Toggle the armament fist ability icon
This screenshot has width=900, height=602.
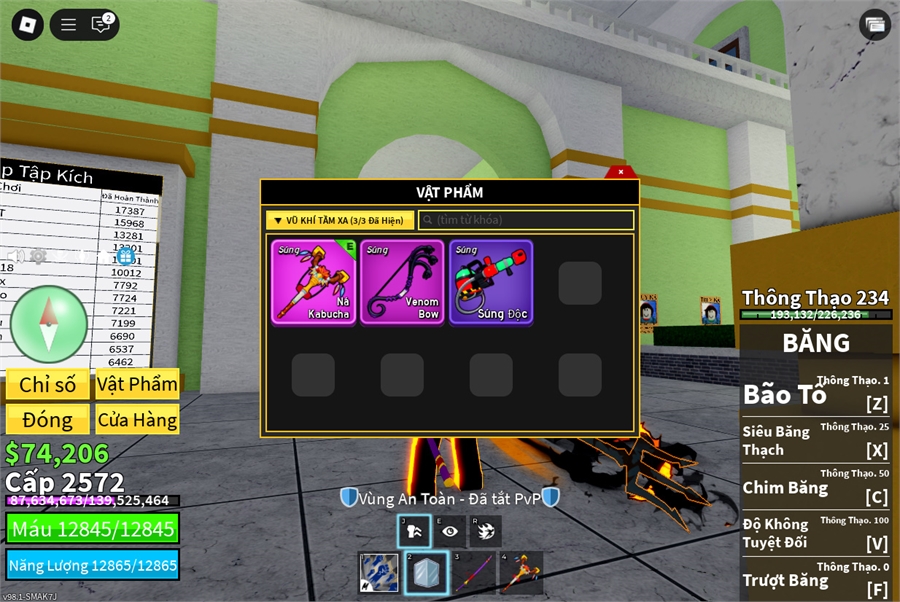(x=414, y=531)
